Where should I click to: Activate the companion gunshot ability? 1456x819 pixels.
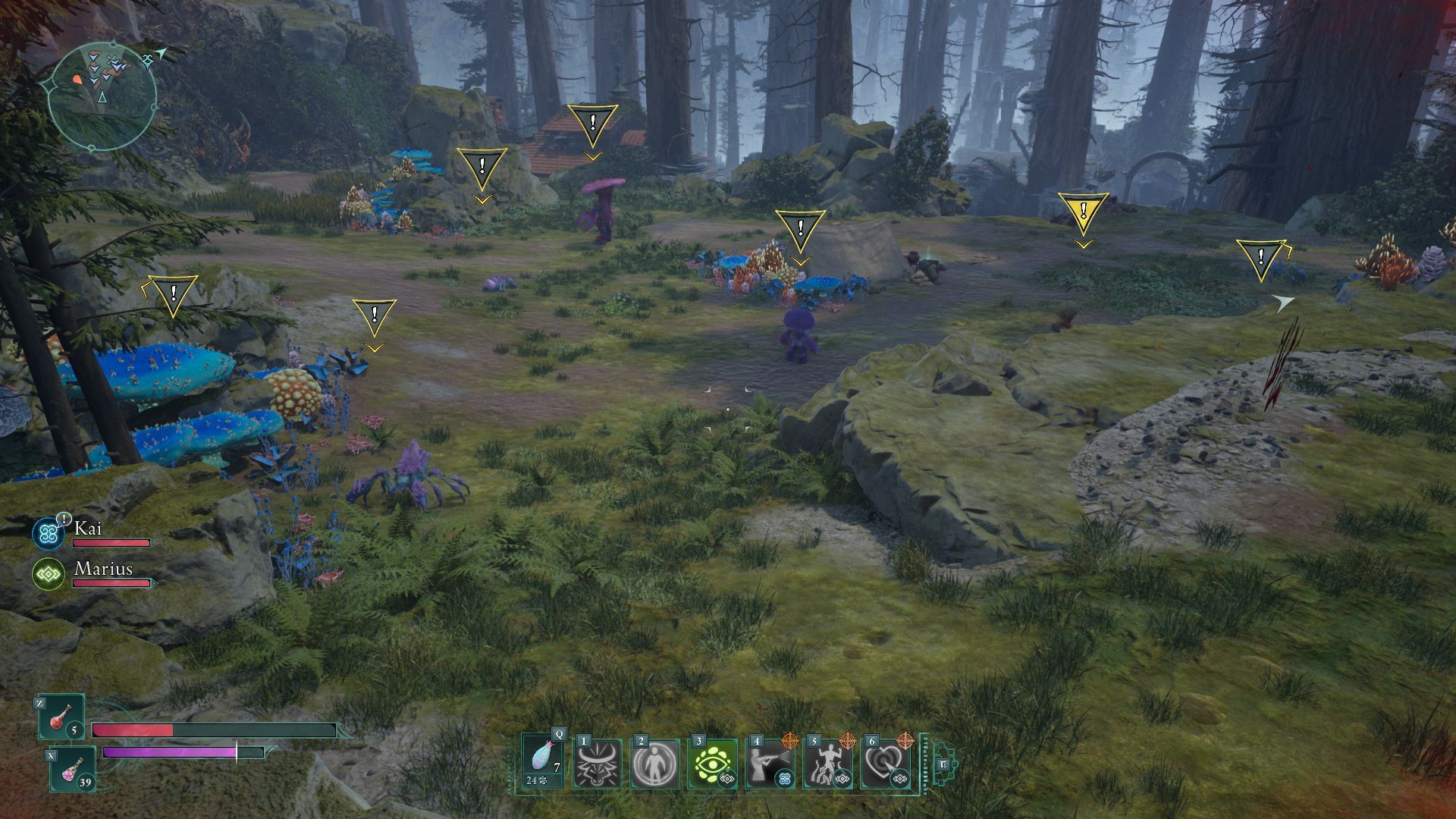click(770, 764)
